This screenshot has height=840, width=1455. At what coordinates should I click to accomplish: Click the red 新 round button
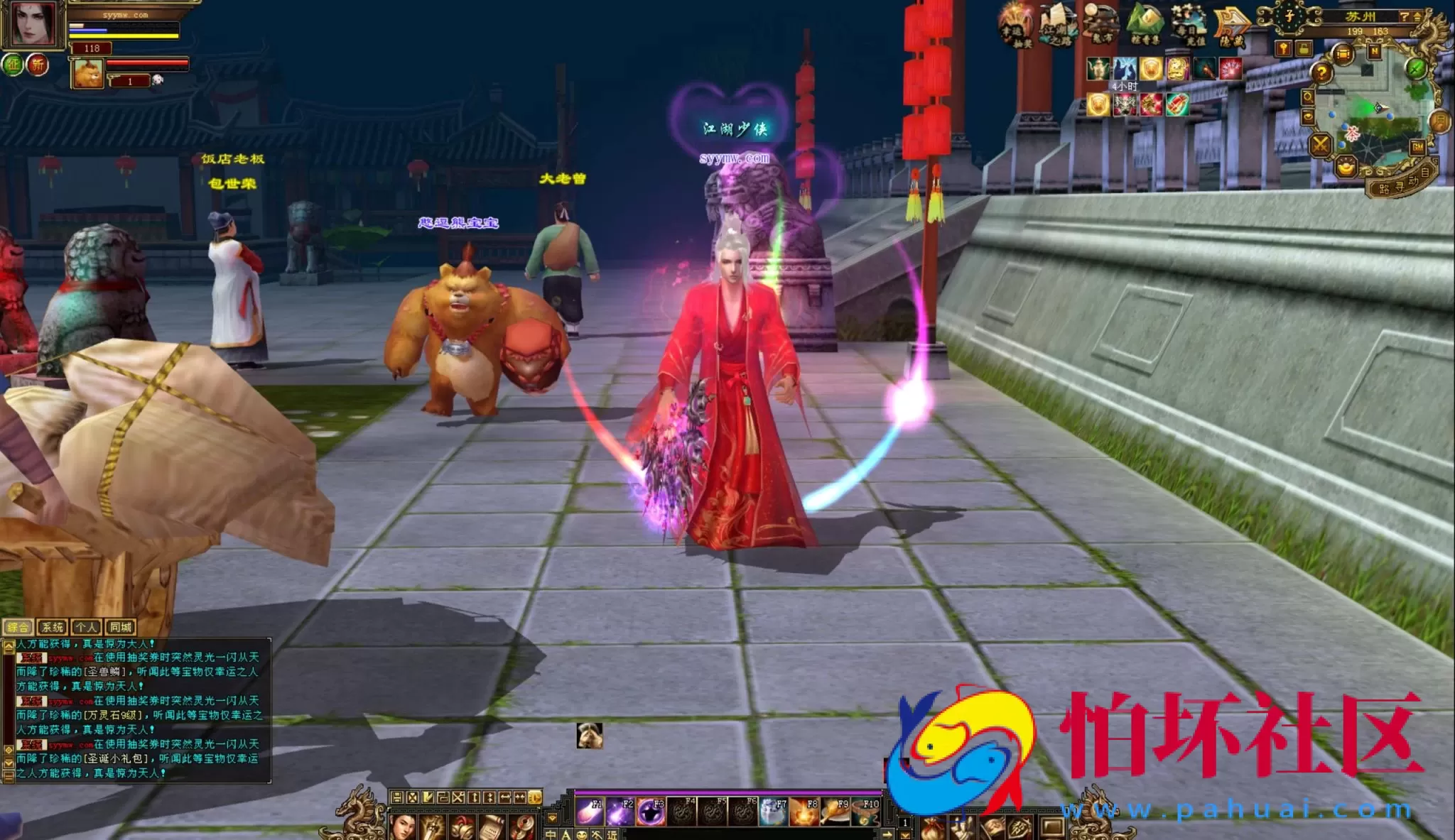coord(38,65)
